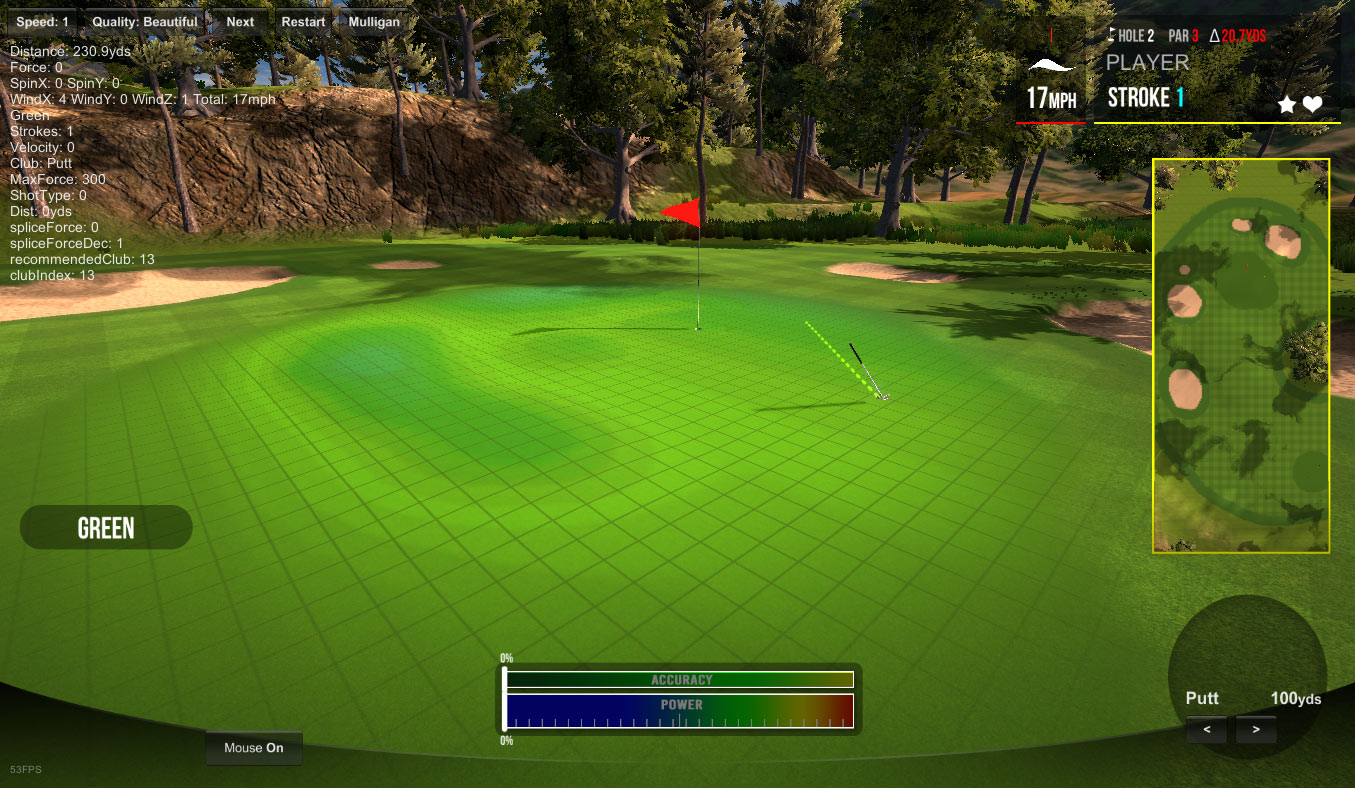
Task: Click the Speed: 1 button
Action: (x=42, y=22)
